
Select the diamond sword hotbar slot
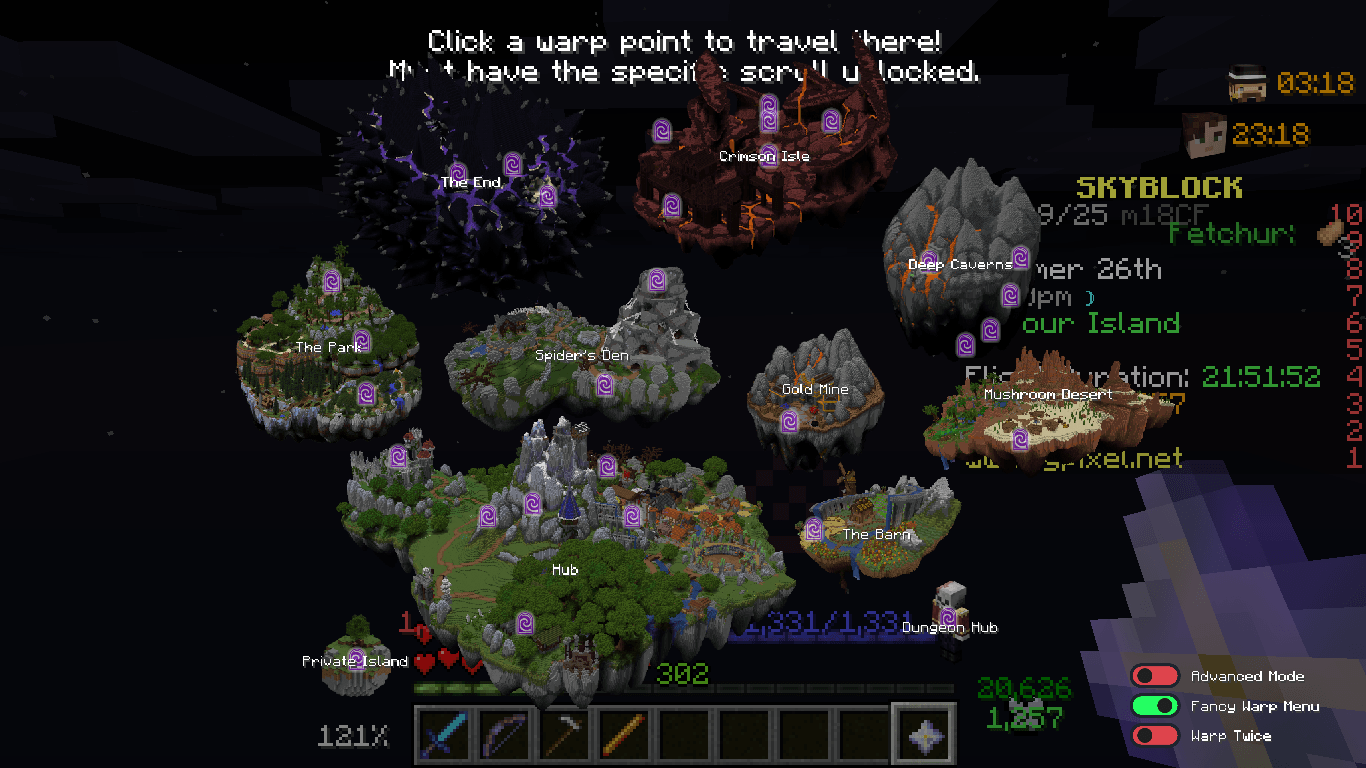pos(444,734)
